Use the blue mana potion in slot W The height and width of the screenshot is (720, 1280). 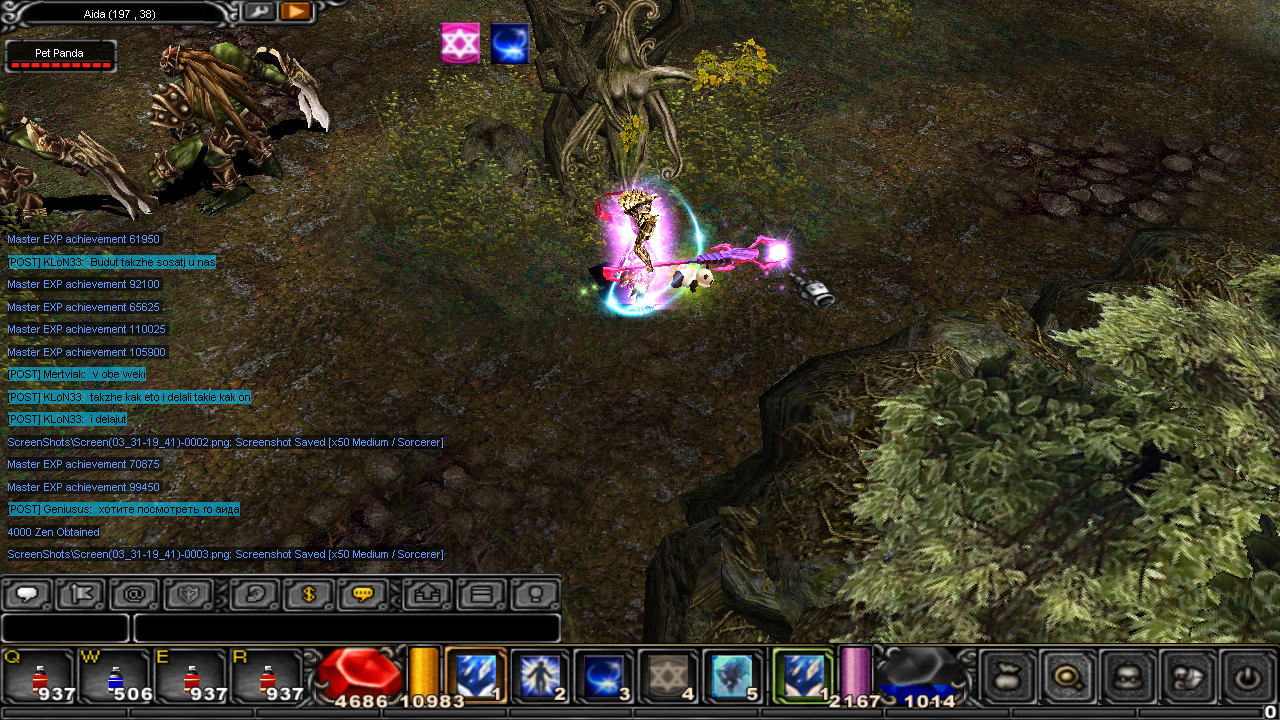115,675
